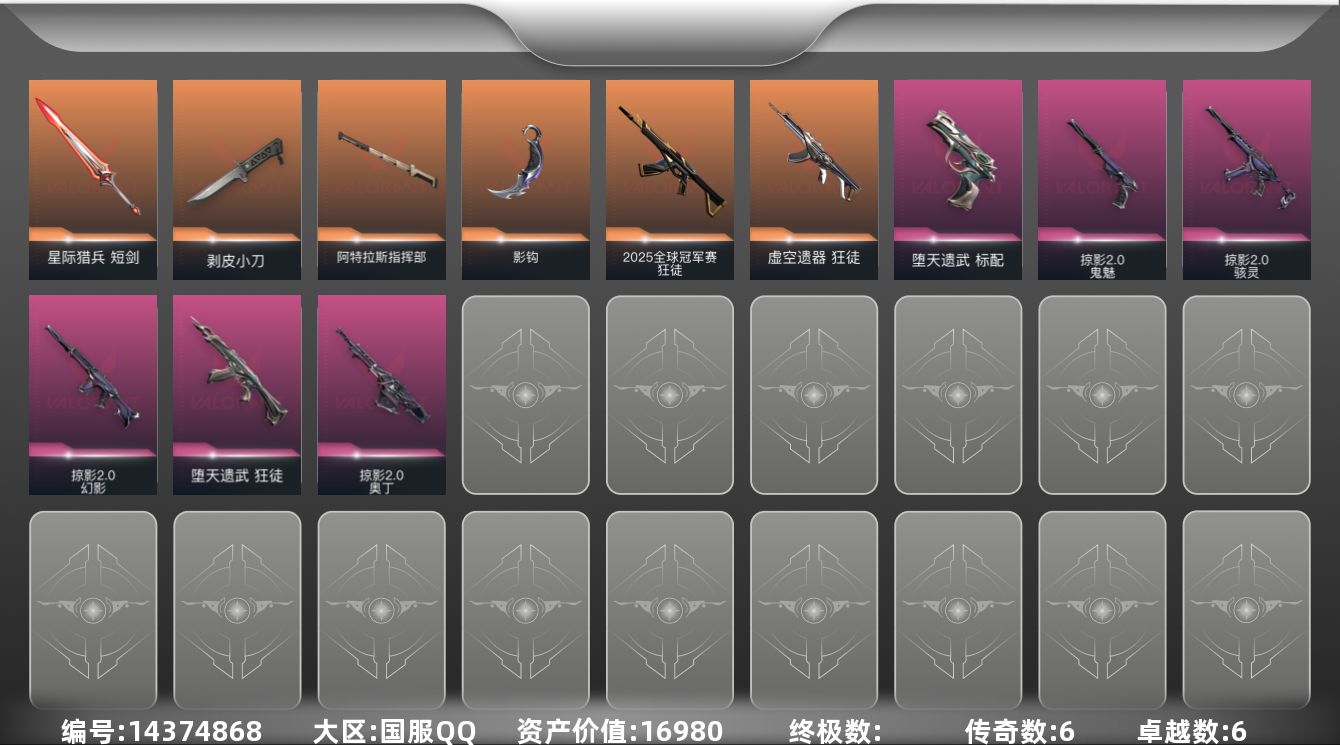Viewport: 1340px width, 745px height.
Task: Select the 虚空遗器 狂徒 skin card
Action: [x=814, y=175]
